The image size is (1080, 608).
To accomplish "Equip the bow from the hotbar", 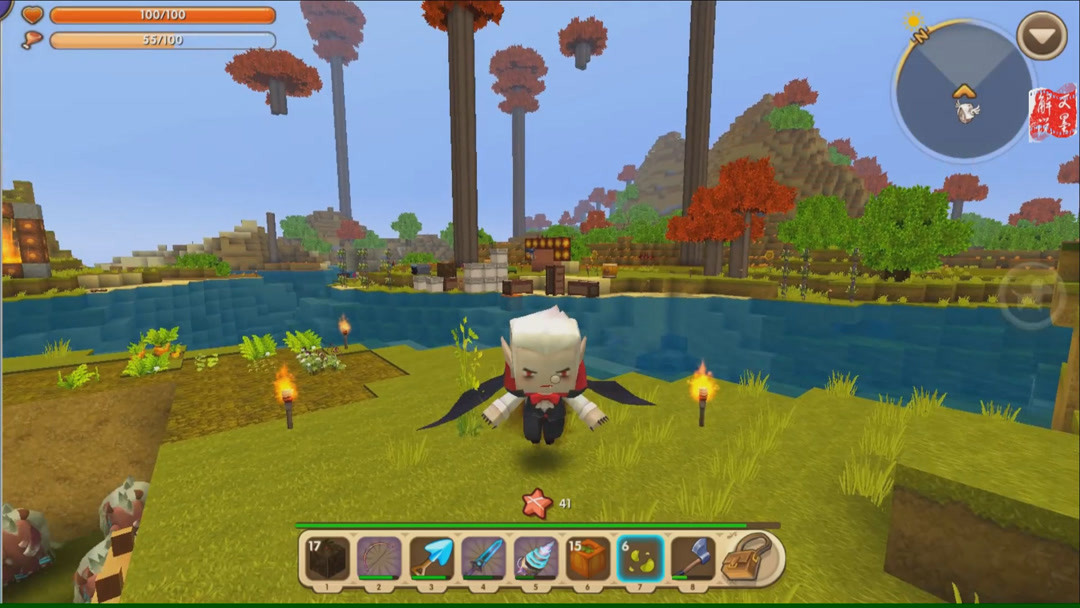I will (x=379, y=558).
